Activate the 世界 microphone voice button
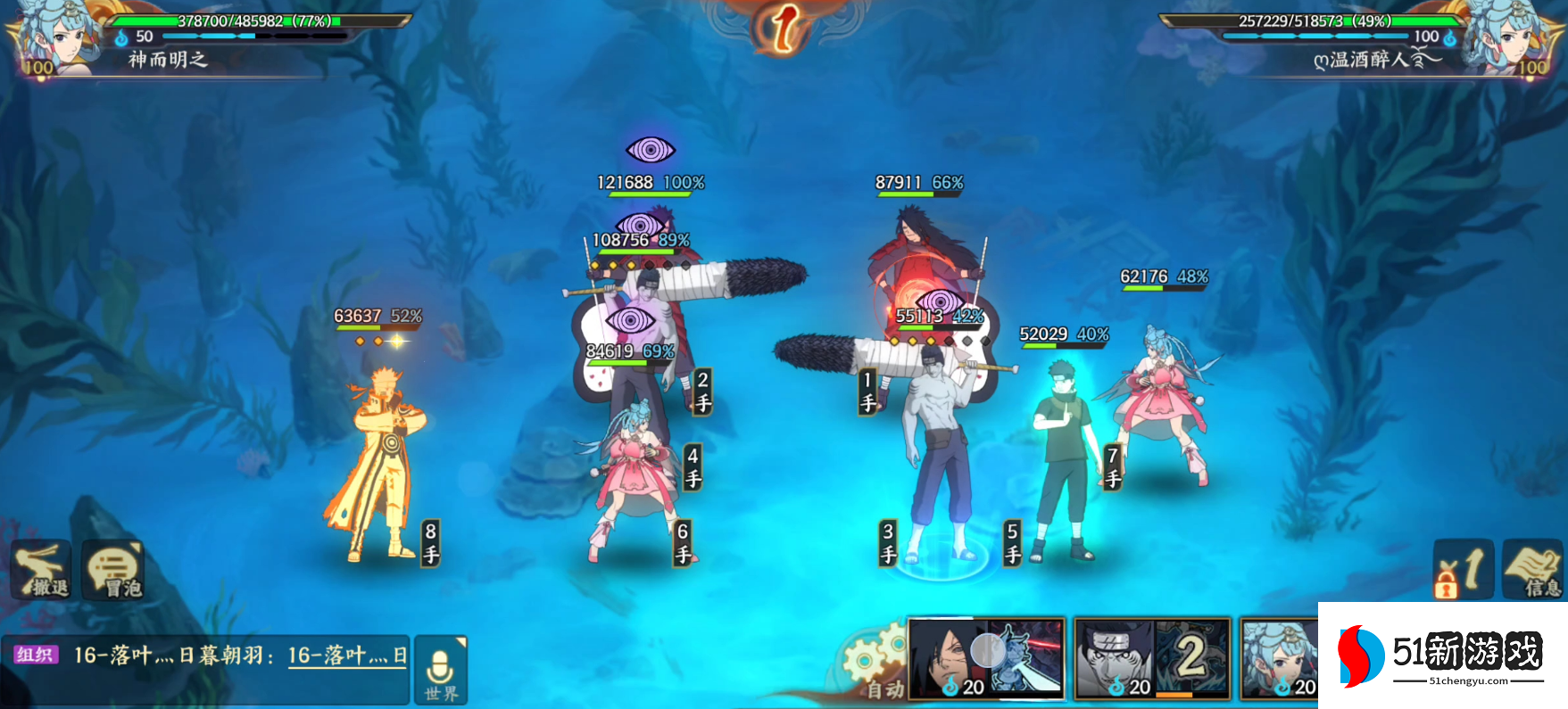 point(441,671)
